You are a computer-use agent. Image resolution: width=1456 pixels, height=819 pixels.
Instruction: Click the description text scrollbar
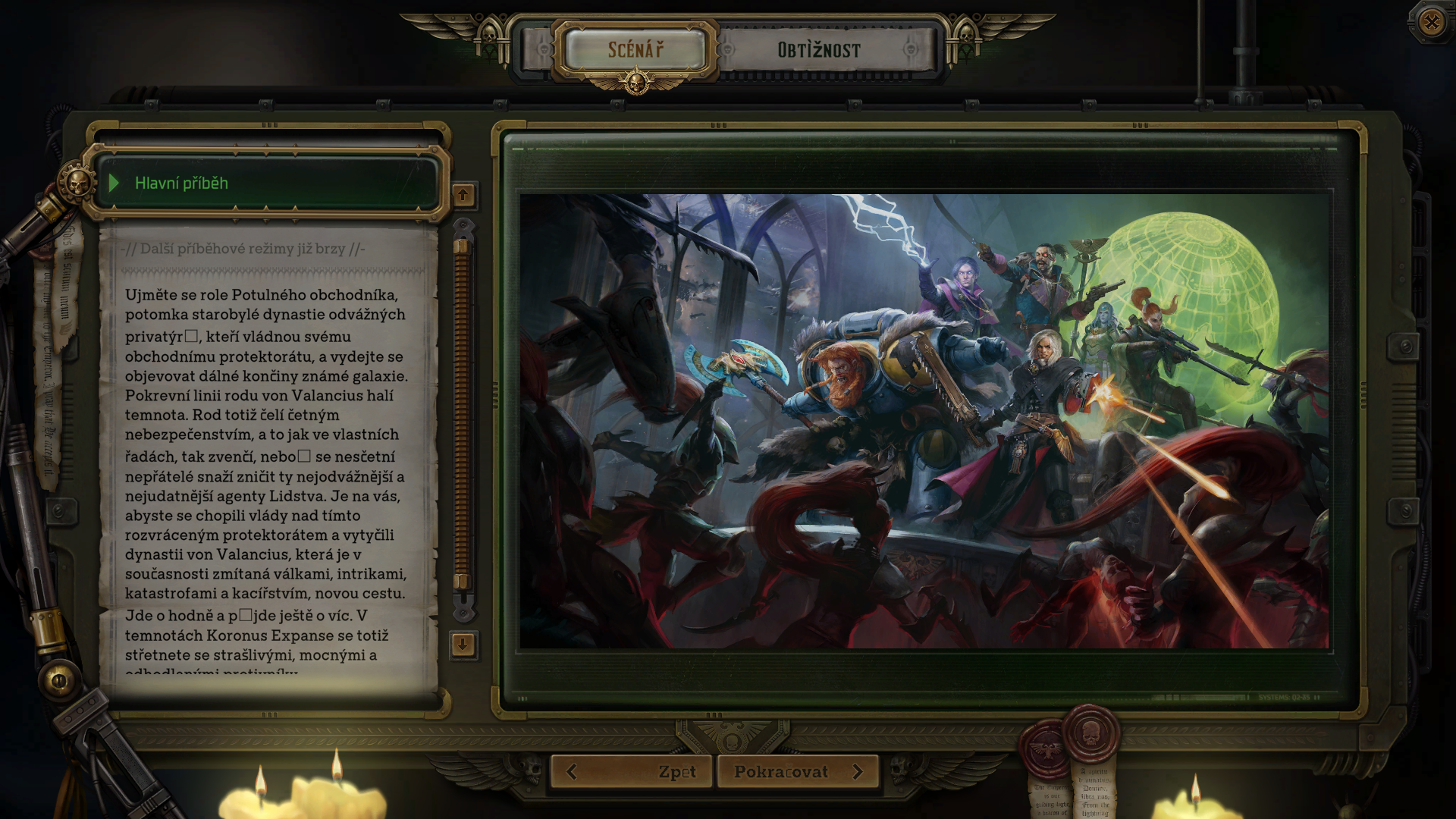[x=462, y=413]
